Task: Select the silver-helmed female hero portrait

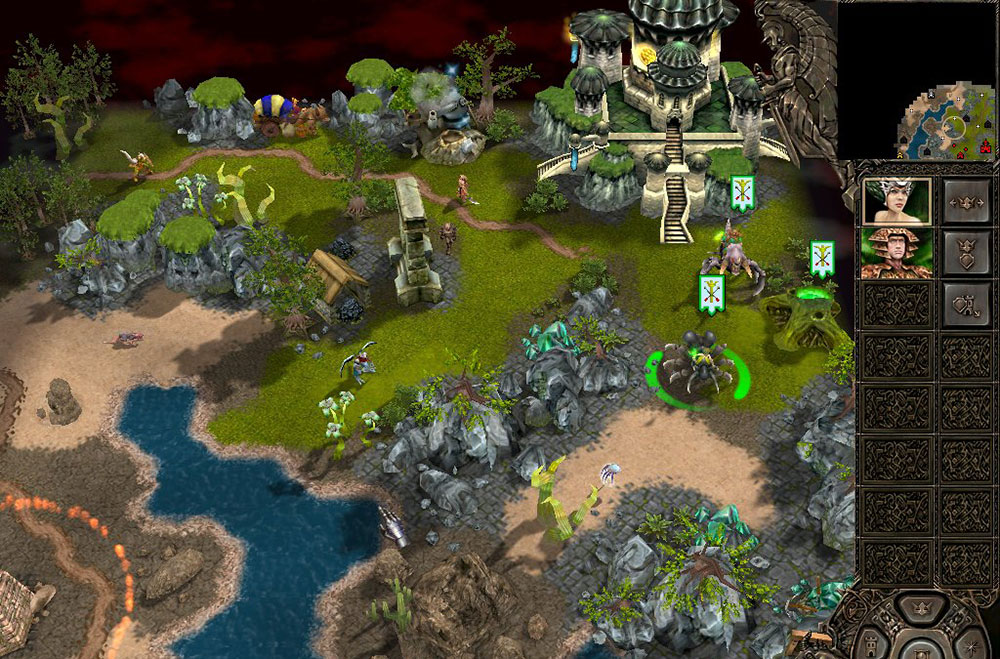Action: (897, 201)
